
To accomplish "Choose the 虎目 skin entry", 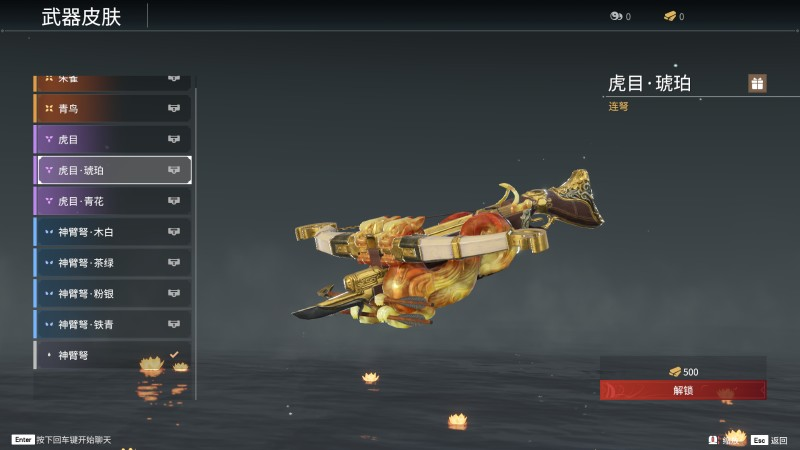I will (x=113, y=139).
